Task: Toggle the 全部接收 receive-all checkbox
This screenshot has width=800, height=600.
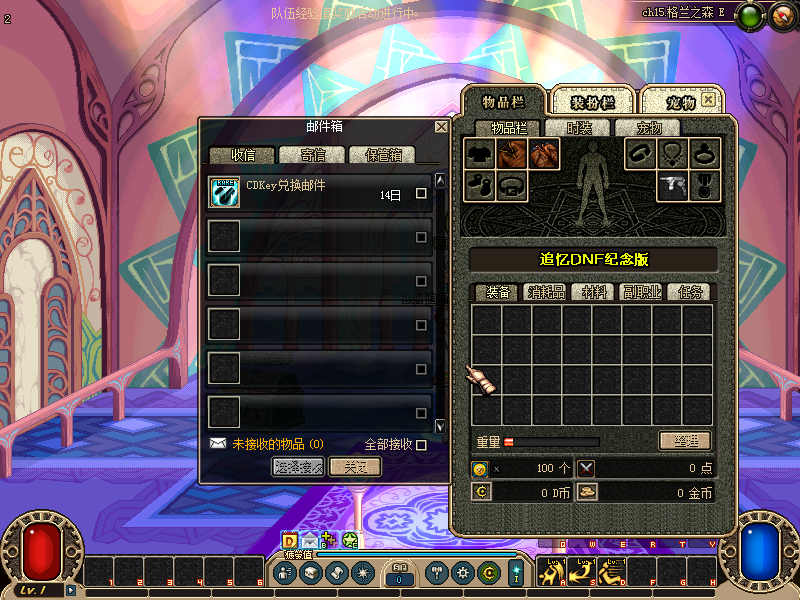Action: [421, 444]
